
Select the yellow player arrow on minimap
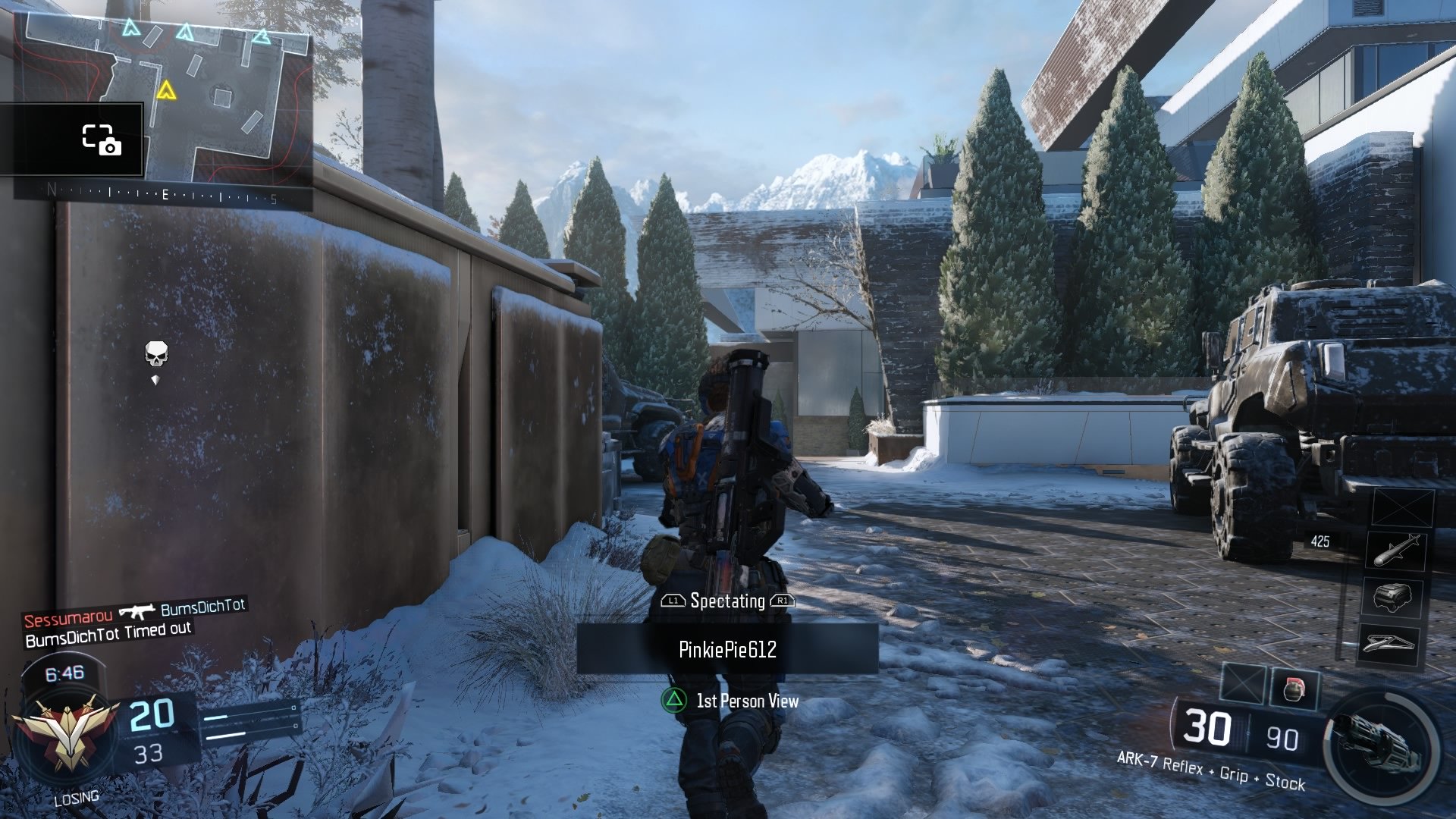pos(166,92)
